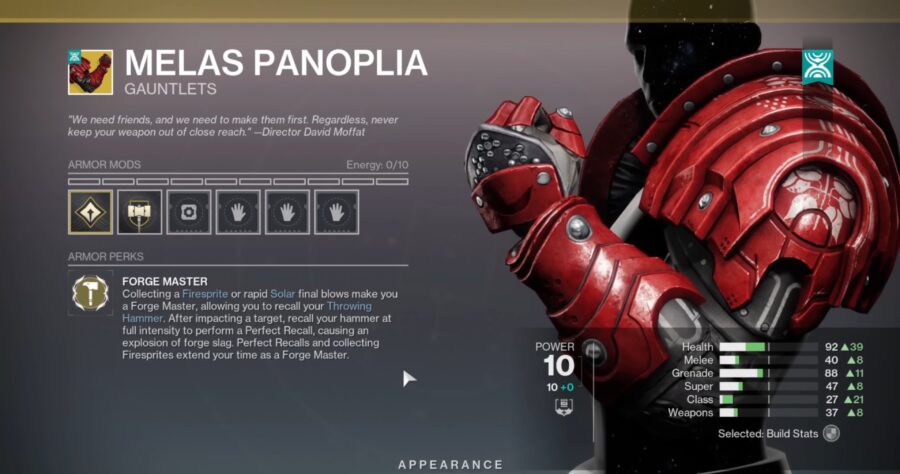The height and width of the screenshot is (474, 900).
Task: Open the hammer mod socket
Action: [139, 211]
